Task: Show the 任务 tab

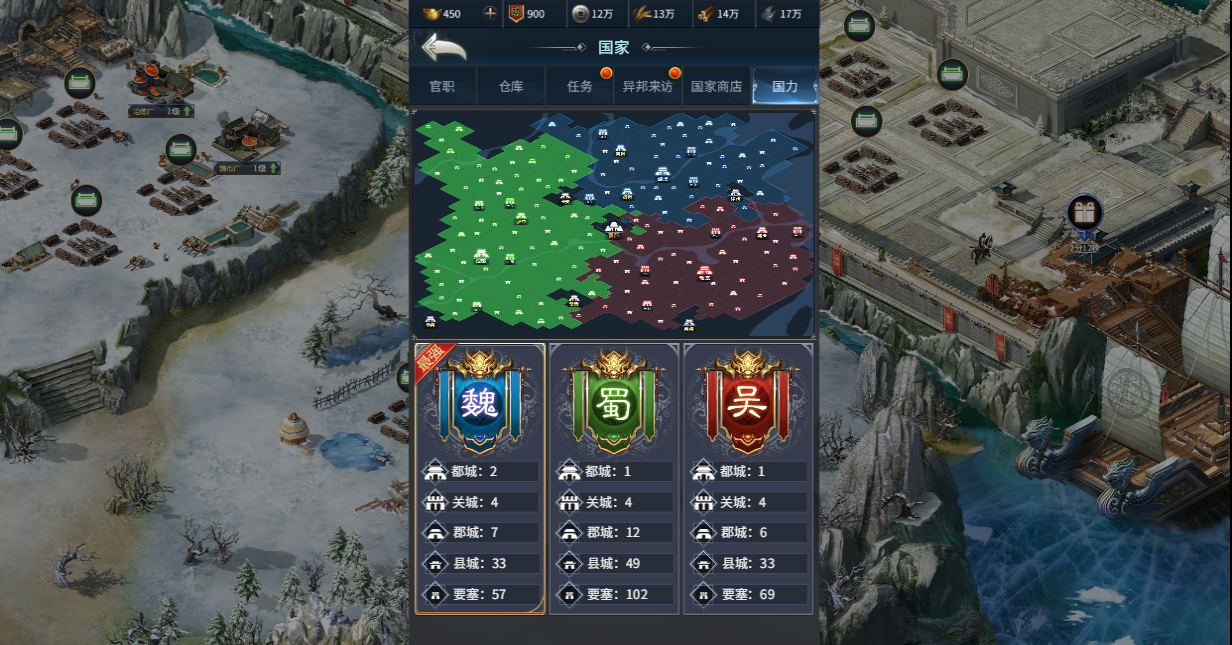Action: pos(580,86)
